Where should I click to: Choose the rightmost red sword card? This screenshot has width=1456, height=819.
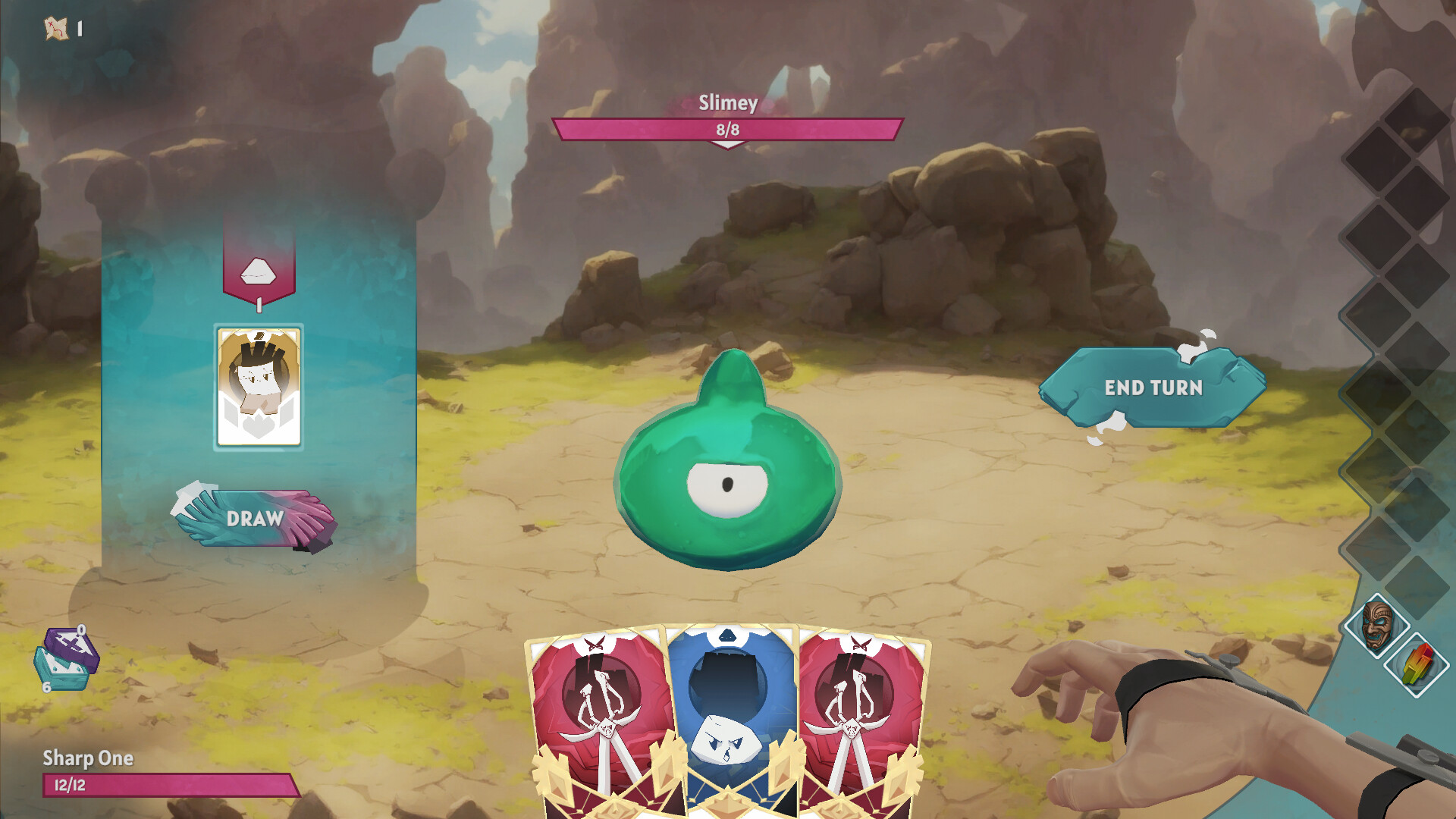coord(857,720)
